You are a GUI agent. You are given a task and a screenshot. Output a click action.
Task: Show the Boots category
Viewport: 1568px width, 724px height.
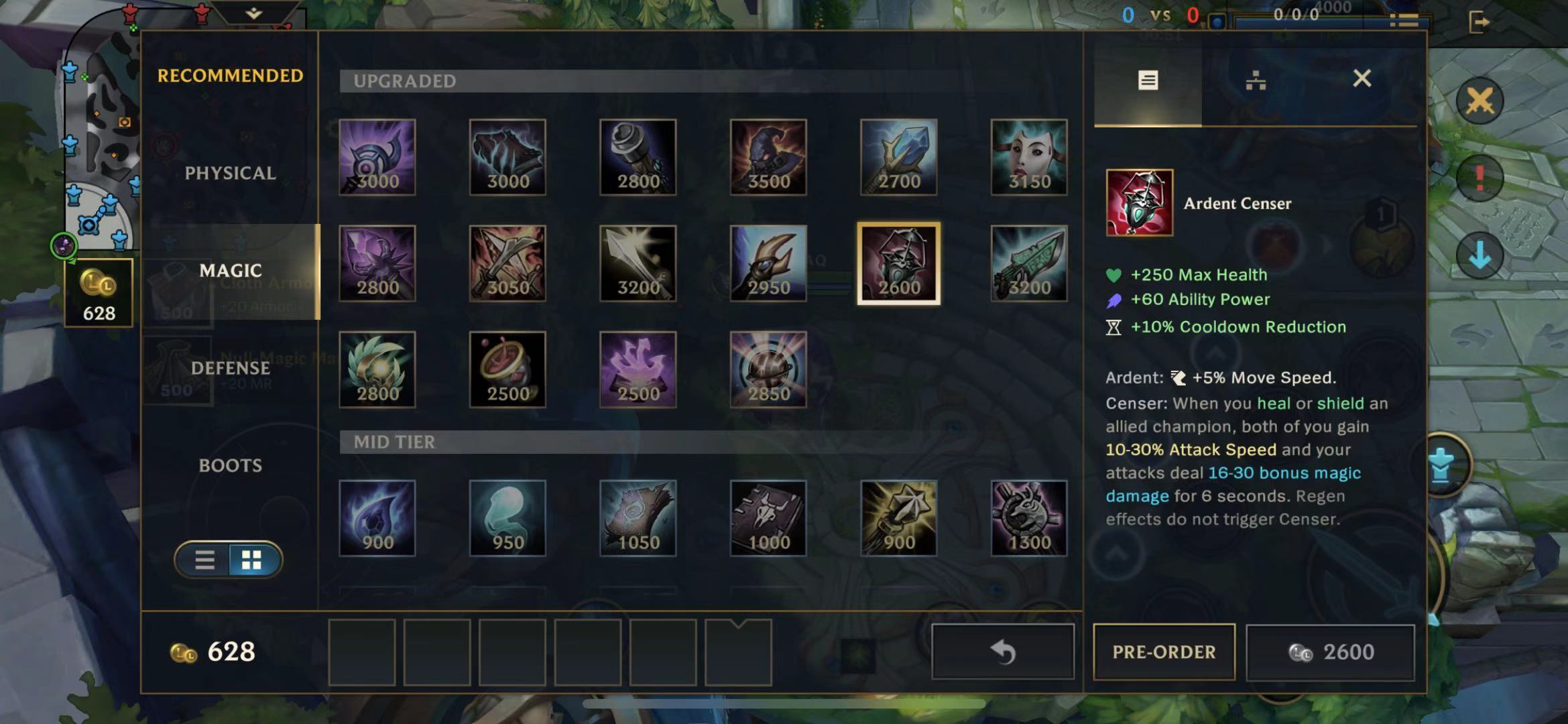230,465
